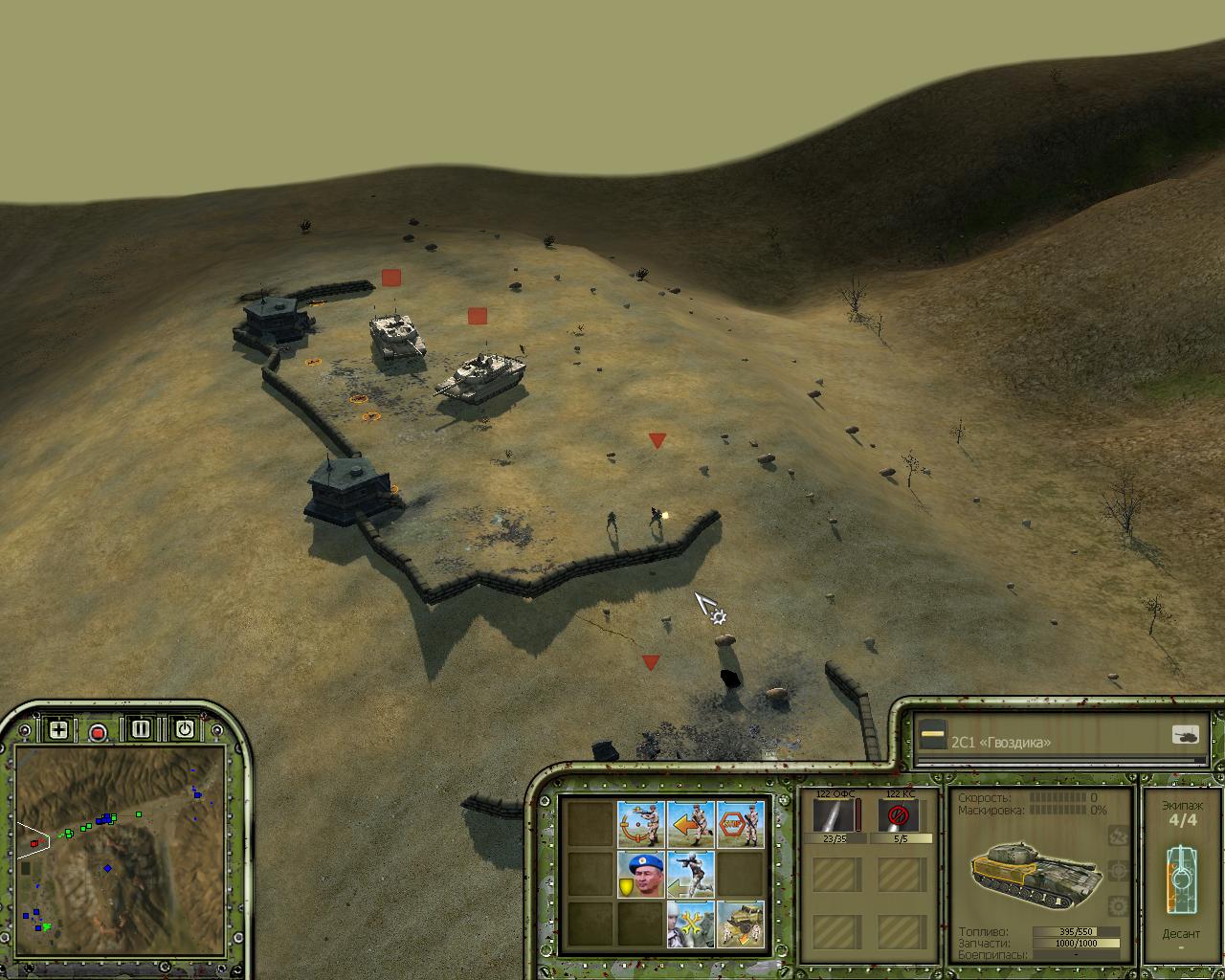Click the plus button above the minimap
Viewport: 1225px width, 980px height.
(58, 729)
